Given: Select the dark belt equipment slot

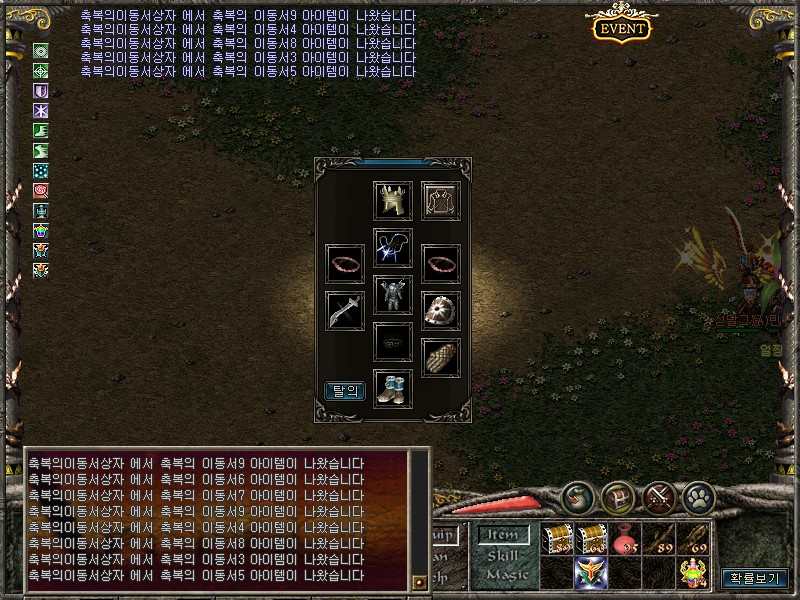Looking at the screenshot, I should [393, 342].
